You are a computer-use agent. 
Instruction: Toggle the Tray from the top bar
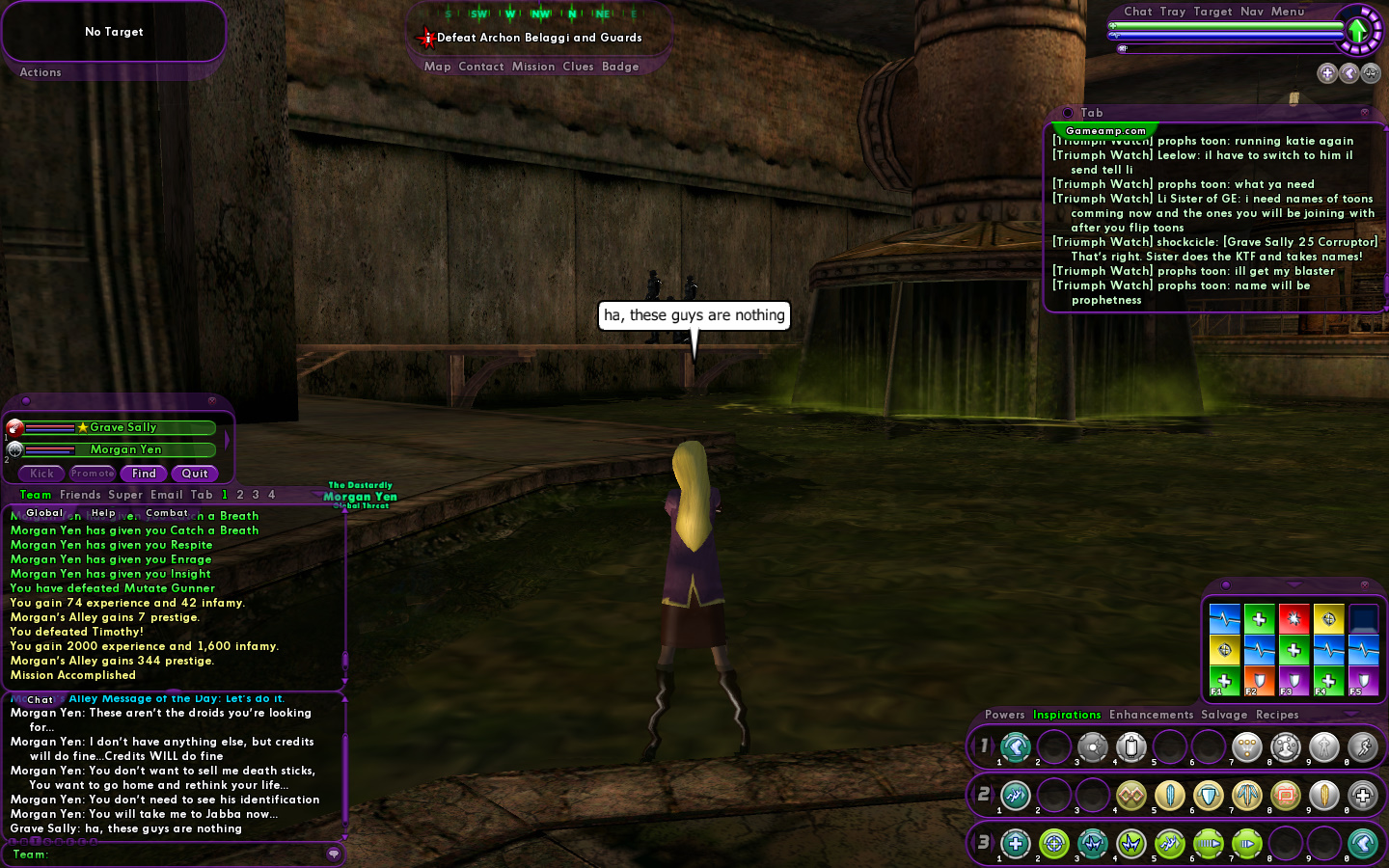point(1173,12)
